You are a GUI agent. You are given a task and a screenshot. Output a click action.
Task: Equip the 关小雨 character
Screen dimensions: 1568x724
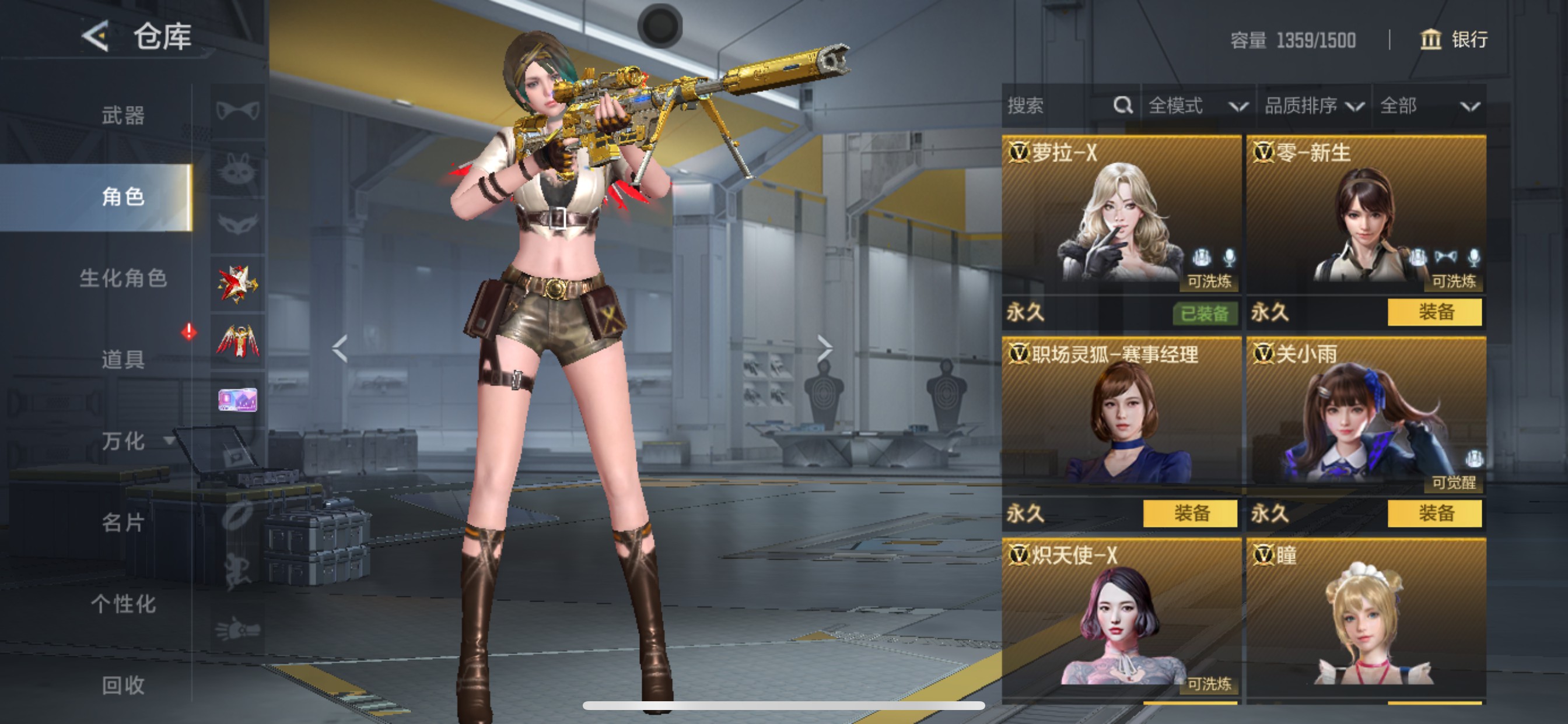click(1434, 514)
